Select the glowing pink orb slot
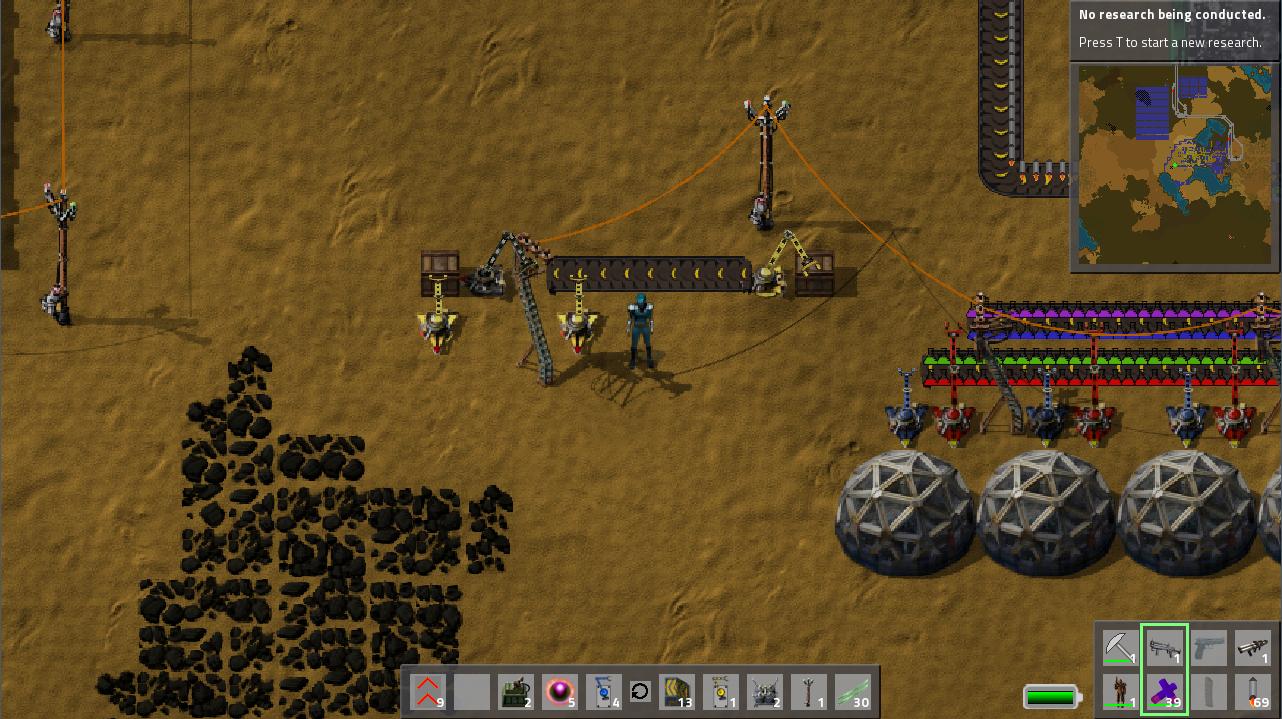The image size is (1282, 719). point(559,691)
